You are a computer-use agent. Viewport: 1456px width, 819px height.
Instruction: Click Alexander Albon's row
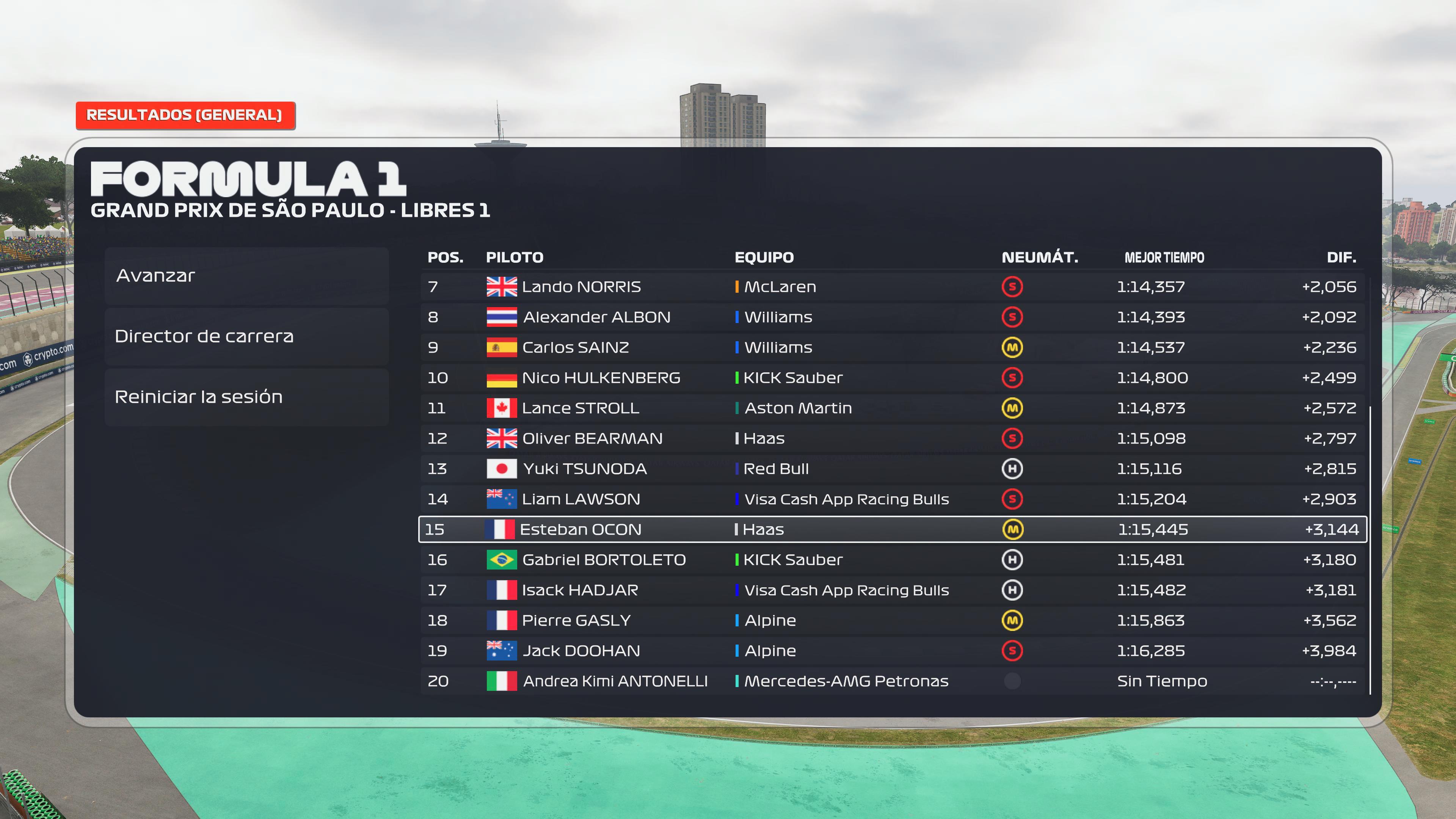point(892,317)
